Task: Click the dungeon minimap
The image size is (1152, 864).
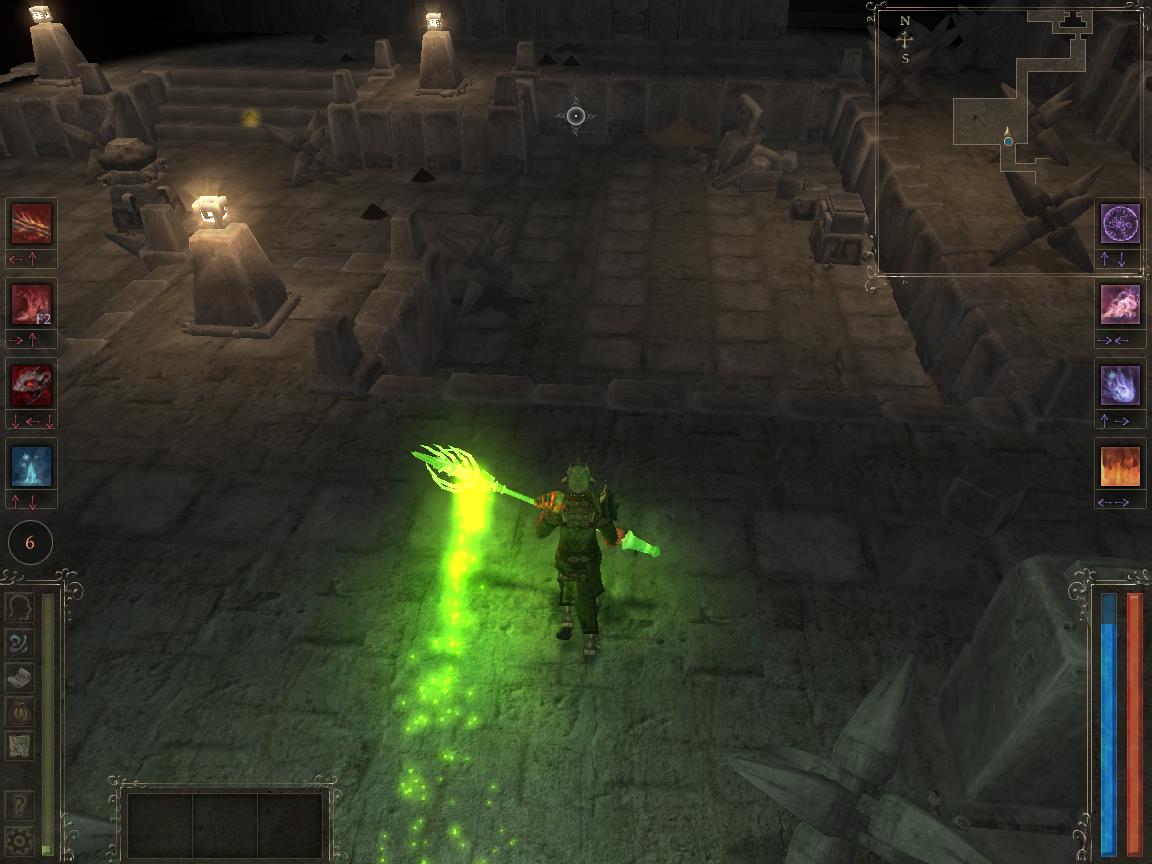Action: click(x=1010, y=140)
